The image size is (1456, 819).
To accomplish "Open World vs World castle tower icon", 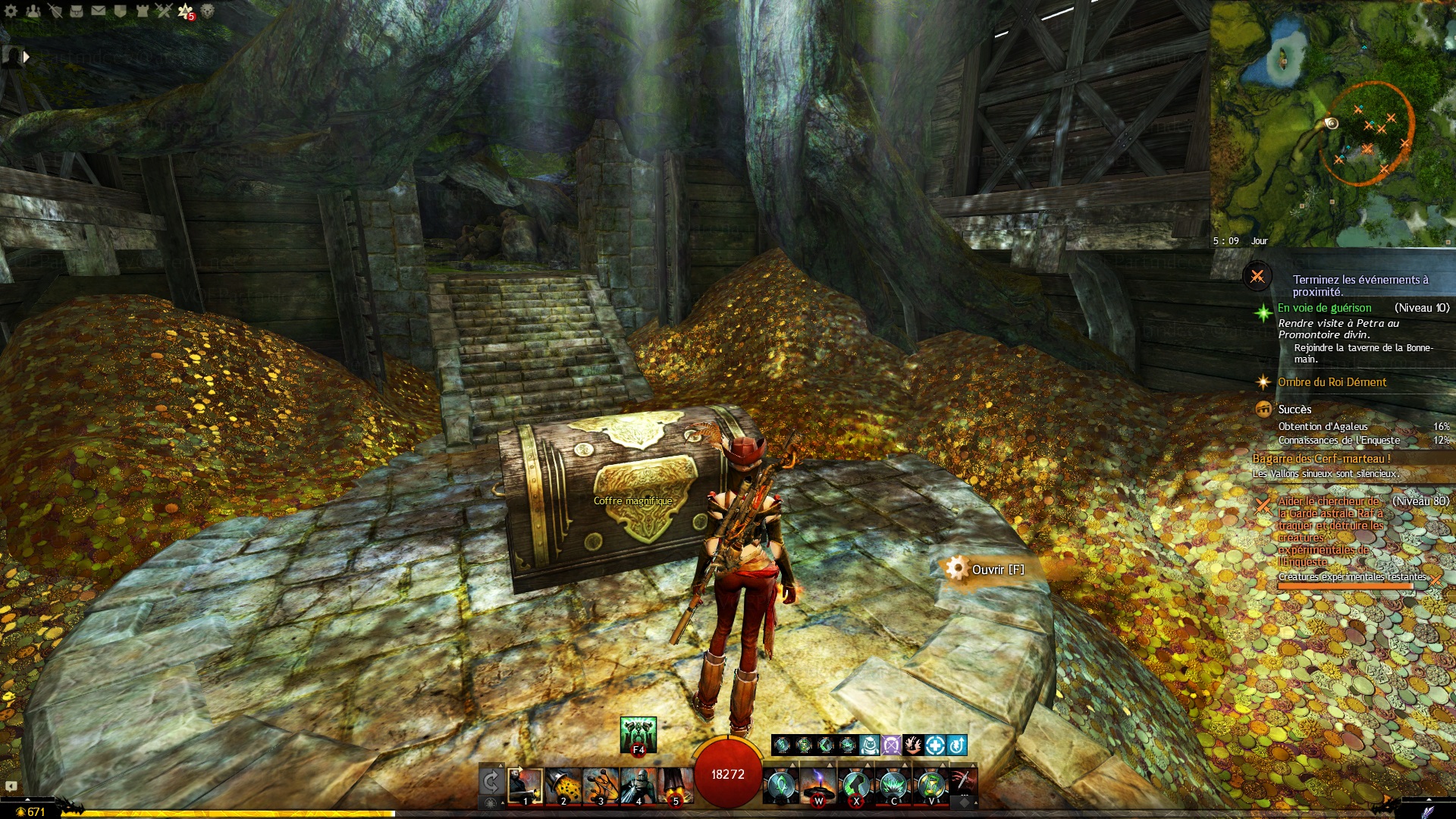I will [x=142, y=11].
